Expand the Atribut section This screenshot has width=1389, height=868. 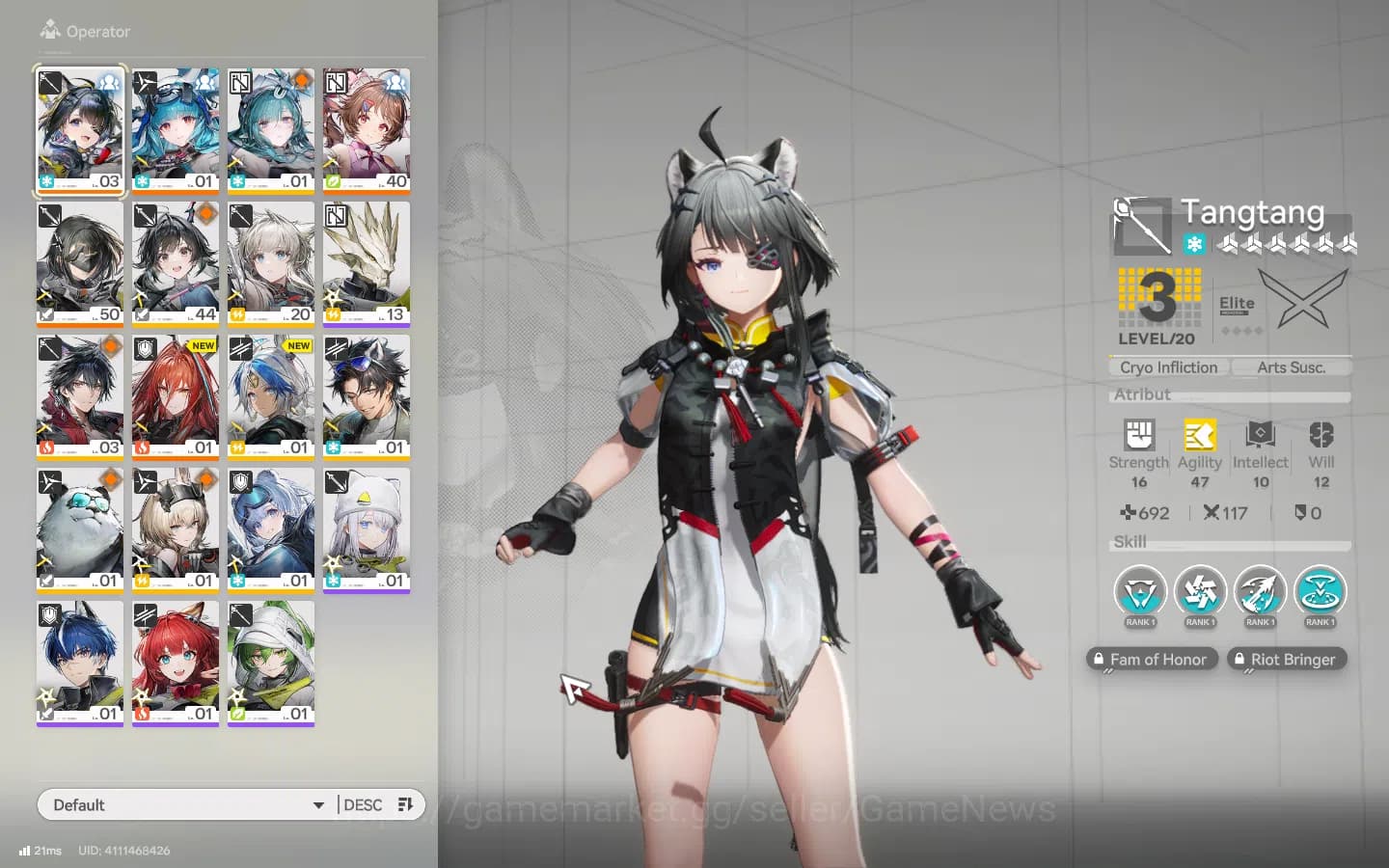click(x=1145, y=393)
